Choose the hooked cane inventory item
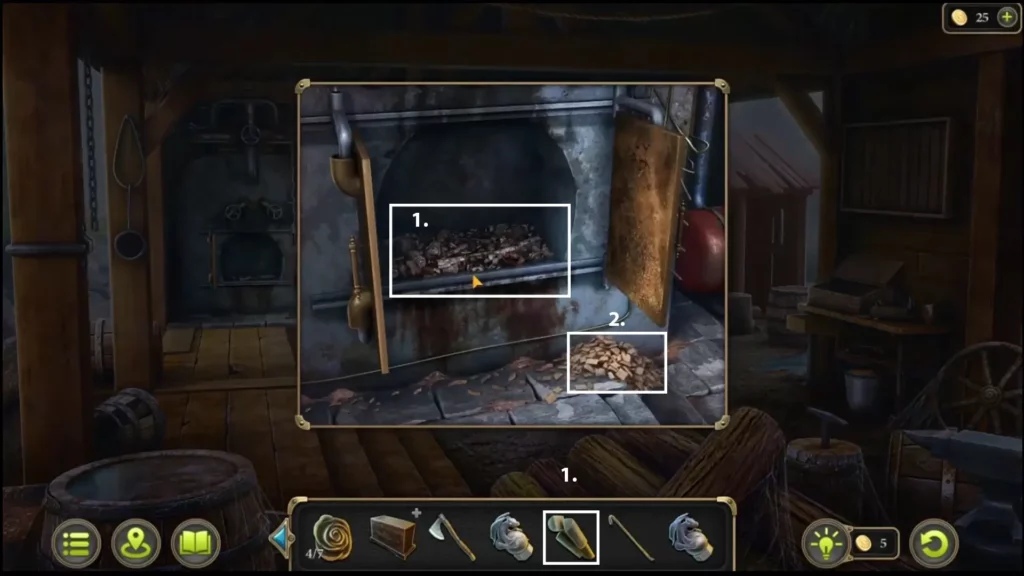The width and height of the screenshot is (1024, 576). click(631, 537)
